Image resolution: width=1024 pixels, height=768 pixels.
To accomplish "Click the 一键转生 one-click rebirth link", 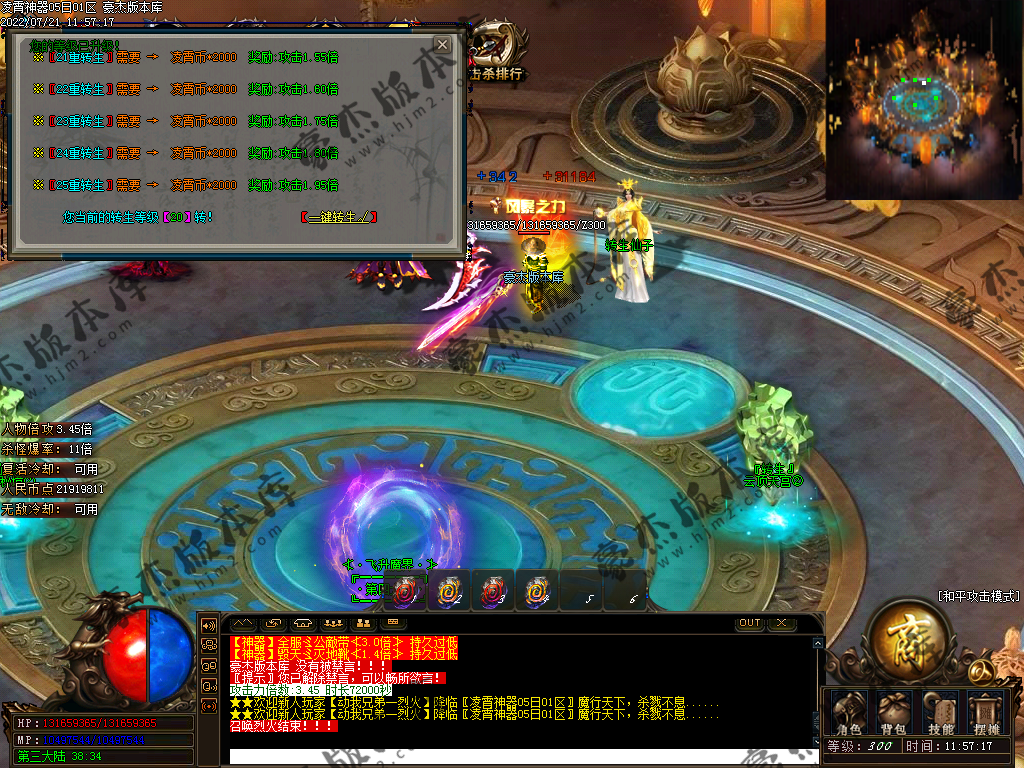I will 338,217.
